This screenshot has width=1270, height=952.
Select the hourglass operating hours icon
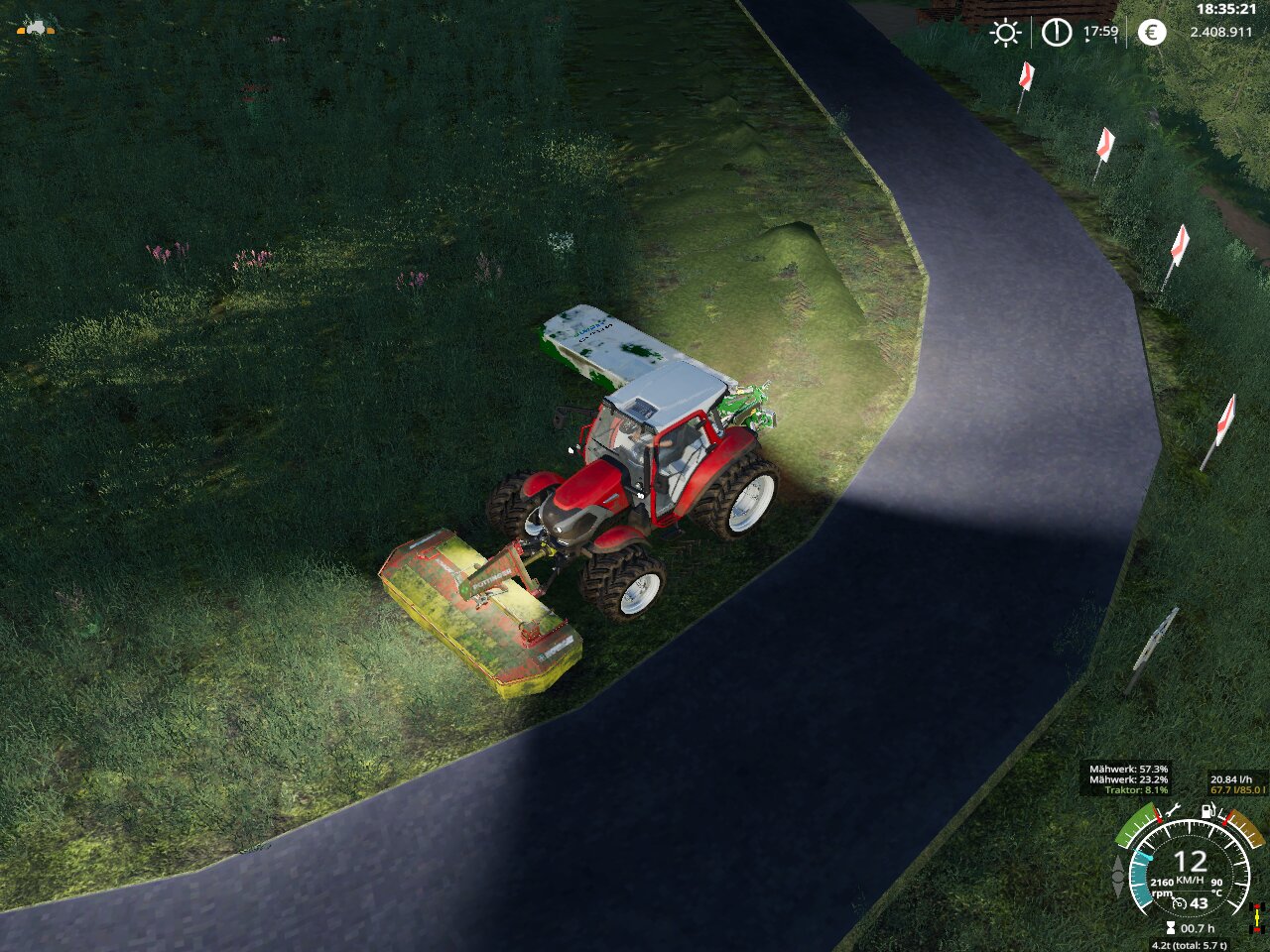coord(1171,928)
